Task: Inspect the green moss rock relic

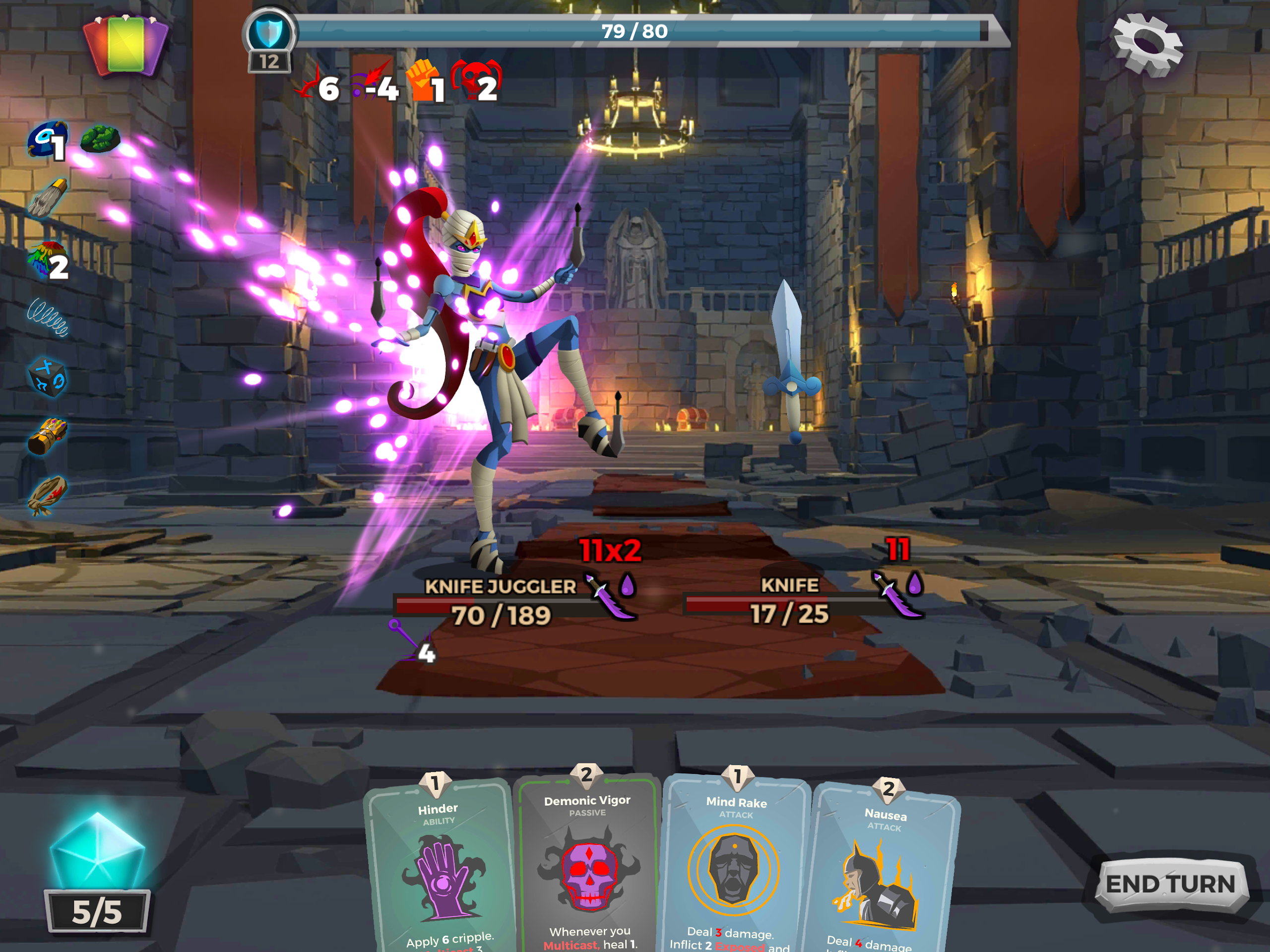Action: [x=100, y=139]
